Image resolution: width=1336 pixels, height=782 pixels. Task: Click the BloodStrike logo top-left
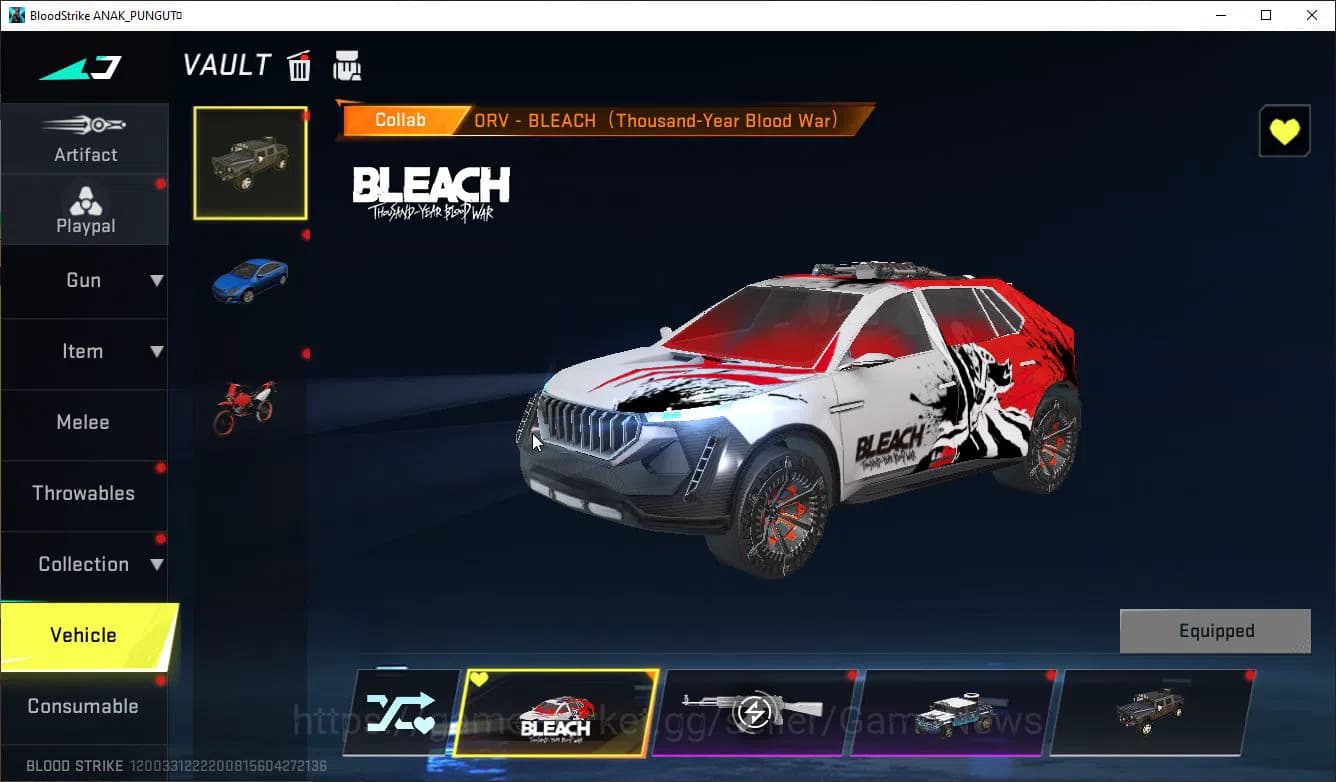point(80,65)
